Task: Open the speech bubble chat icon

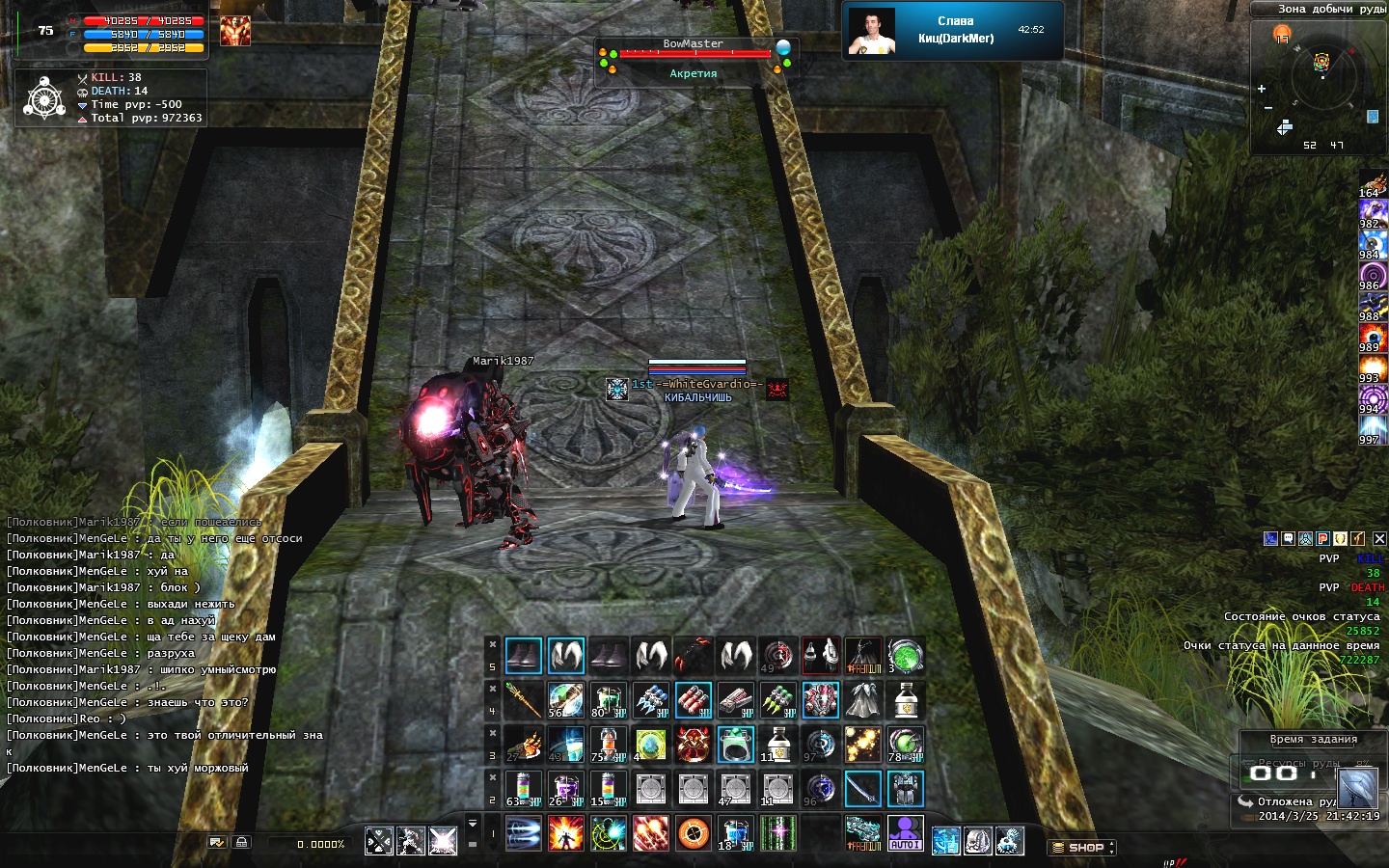Action: coord(1289,539)
